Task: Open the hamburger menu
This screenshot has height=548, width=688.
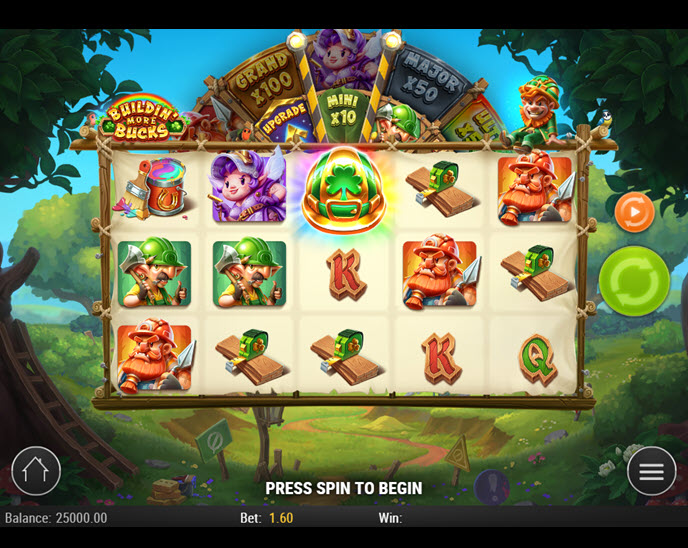Action: (x=651, y=471)
